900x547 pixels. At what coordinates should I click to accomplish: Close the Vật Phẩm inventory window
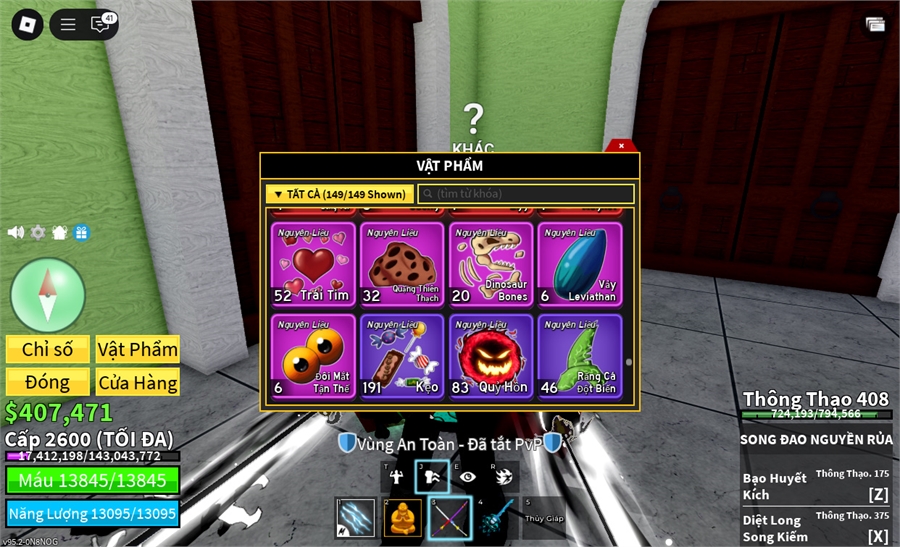tap(621, 146)
